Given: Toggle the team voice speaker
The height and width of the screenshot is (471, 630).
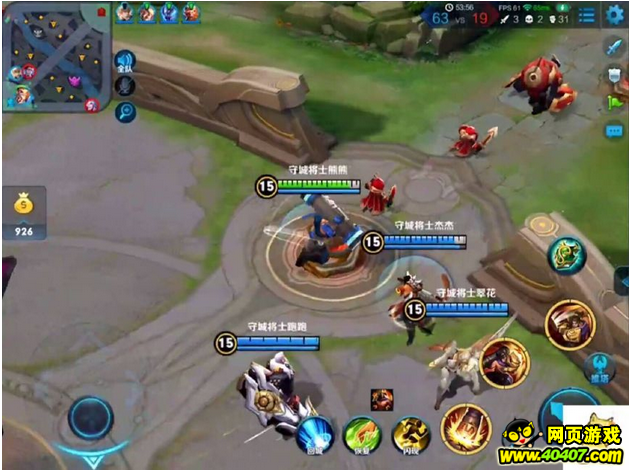Looking at the screenshot, I should pos(125,62).
